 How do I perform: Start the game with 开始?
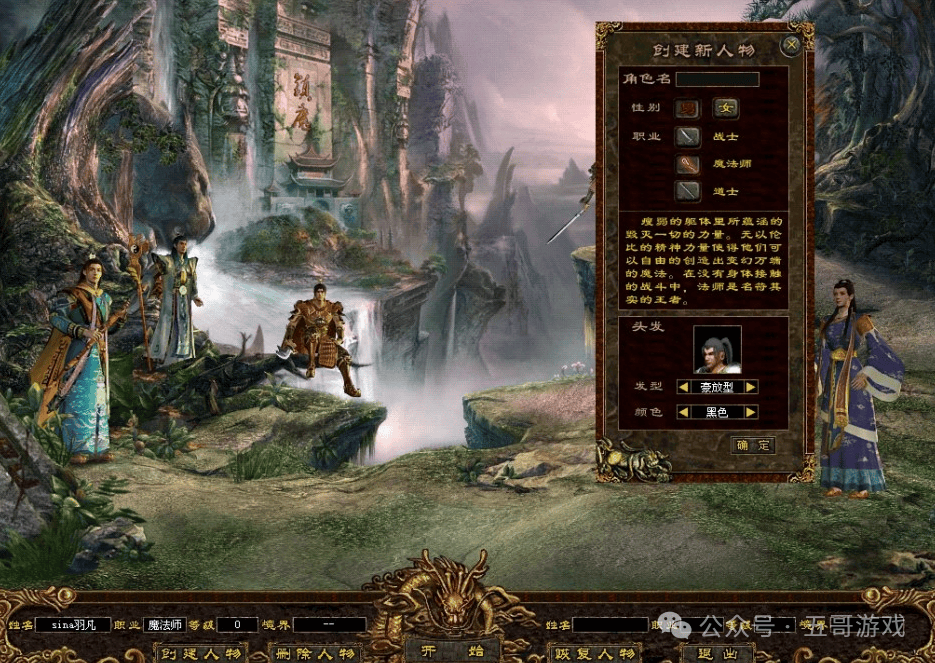pos(430,651)
